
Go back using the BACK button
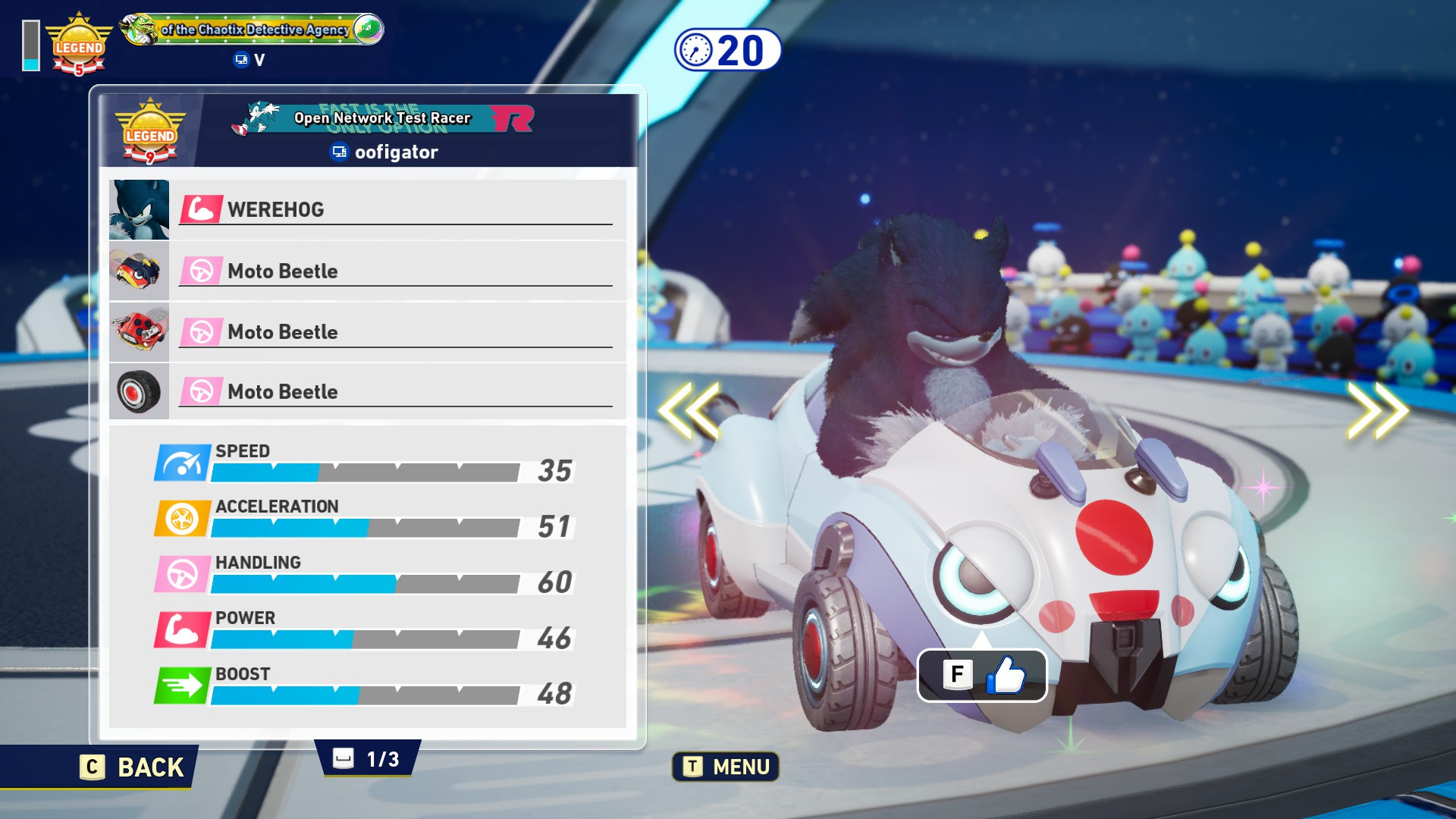(x=133, y=767)
